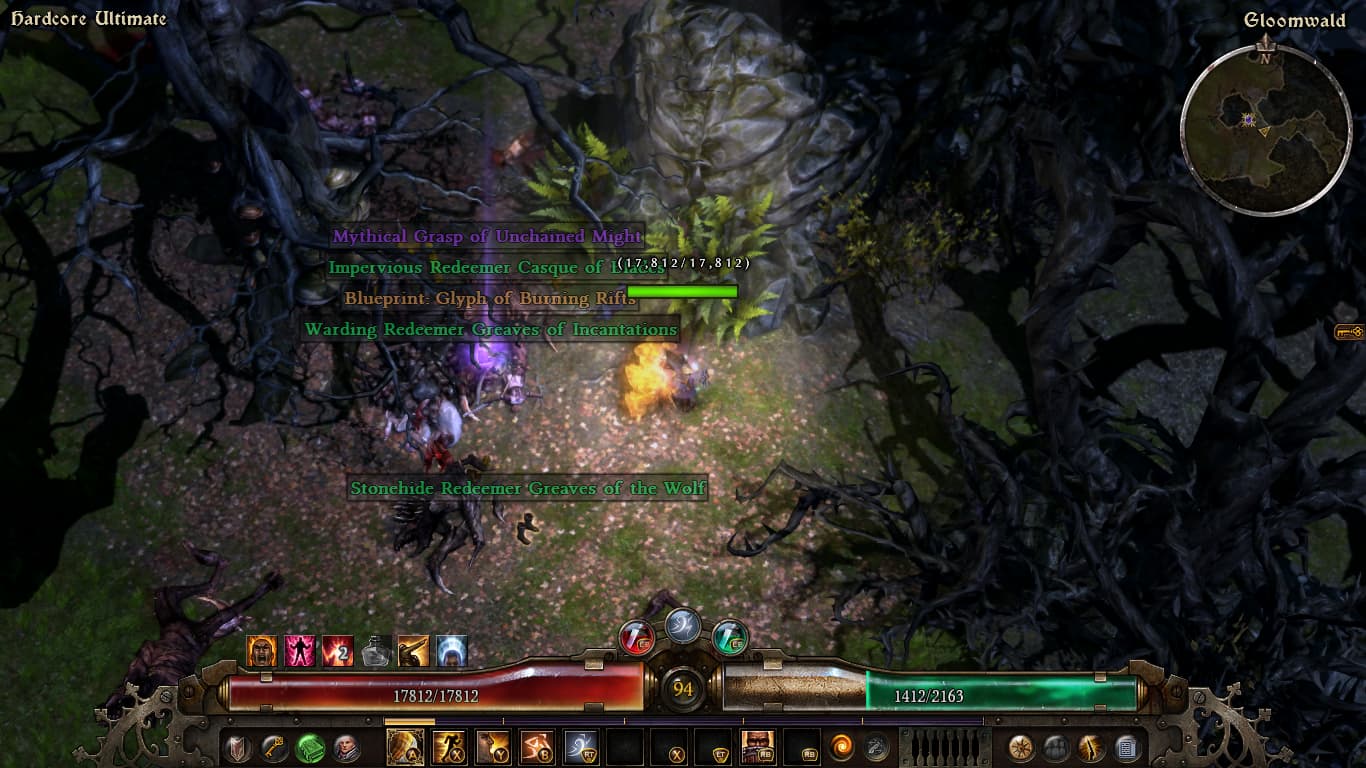Open the golden key menu button
Image resolution: width=1366 pixels, height=768 pixels.
tap(274, 747)
